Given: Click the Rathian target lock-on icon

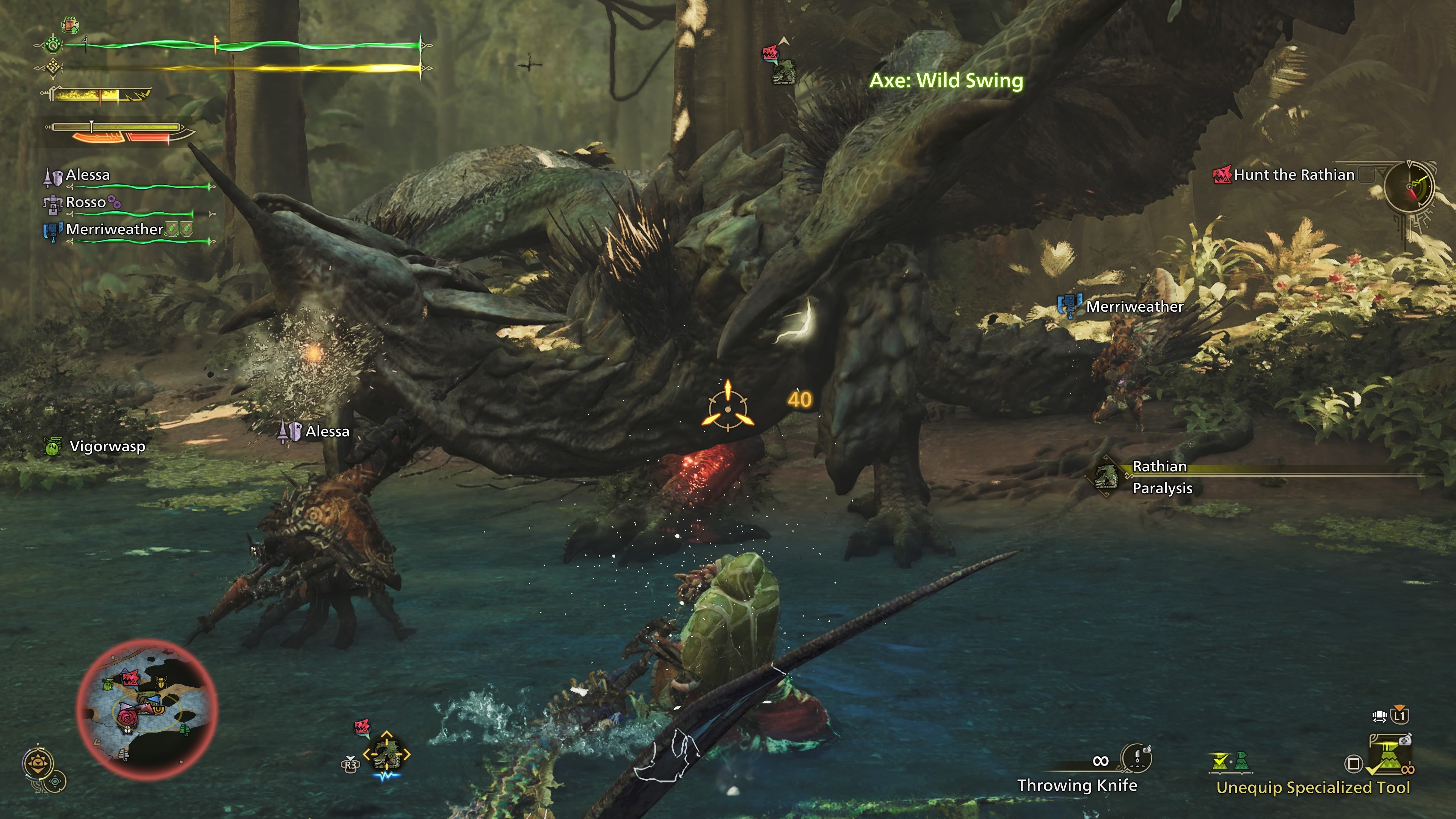Looking at the screenshot, I should click(387, 754).
